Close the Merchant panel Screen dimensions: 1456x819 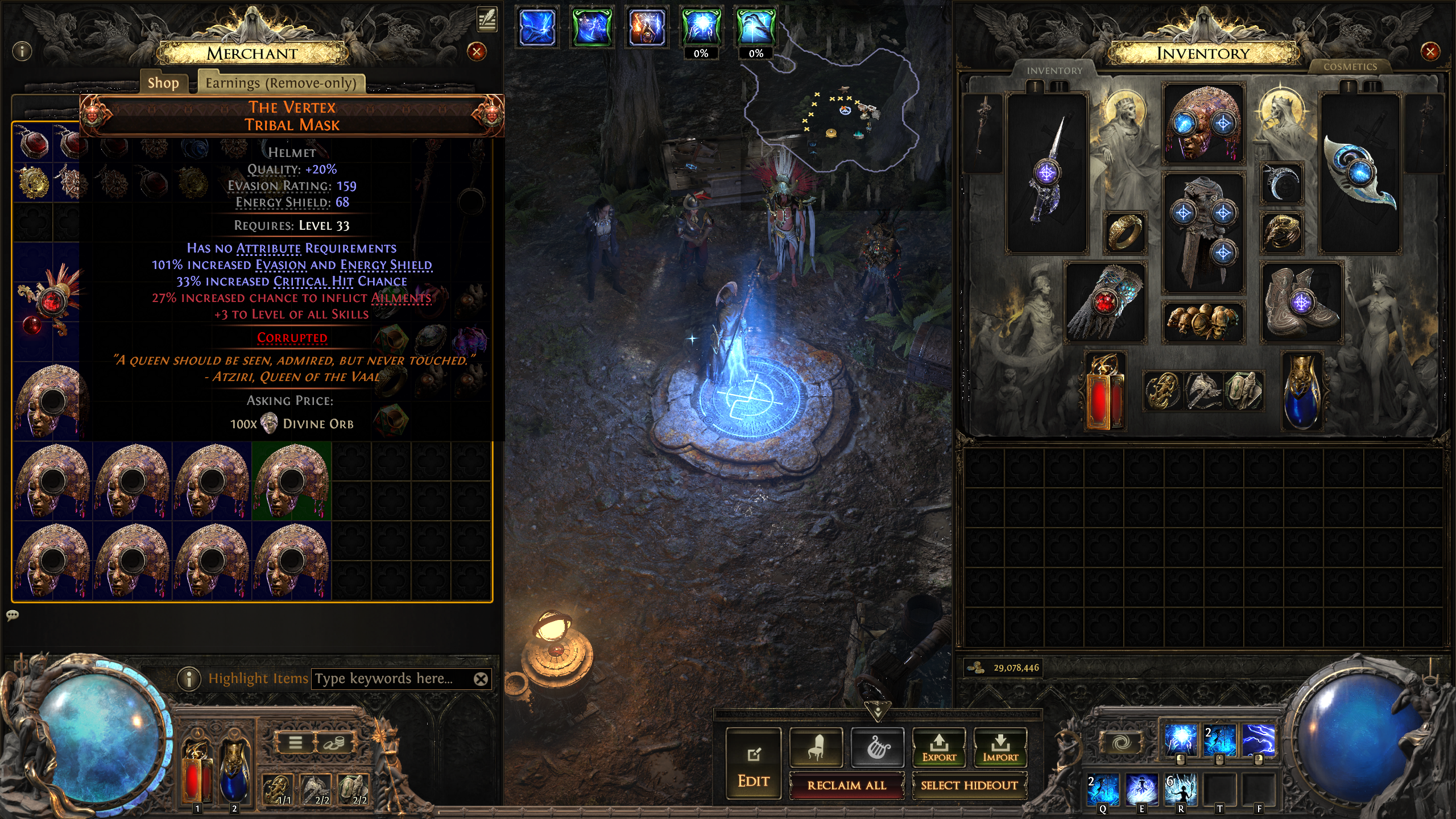click(x=476, y=52)
